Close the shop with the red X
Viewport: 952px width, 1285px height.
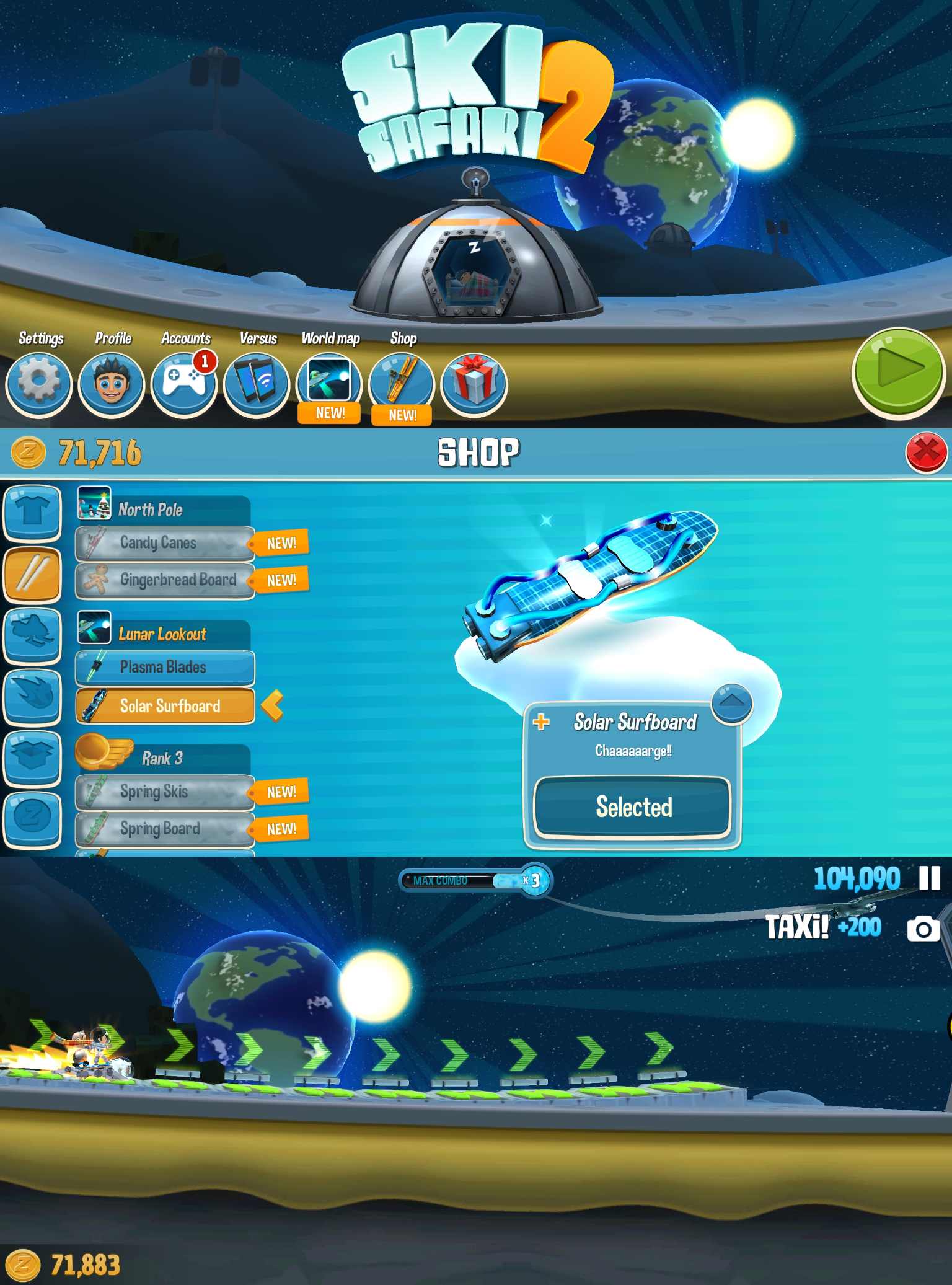point(926,453)
